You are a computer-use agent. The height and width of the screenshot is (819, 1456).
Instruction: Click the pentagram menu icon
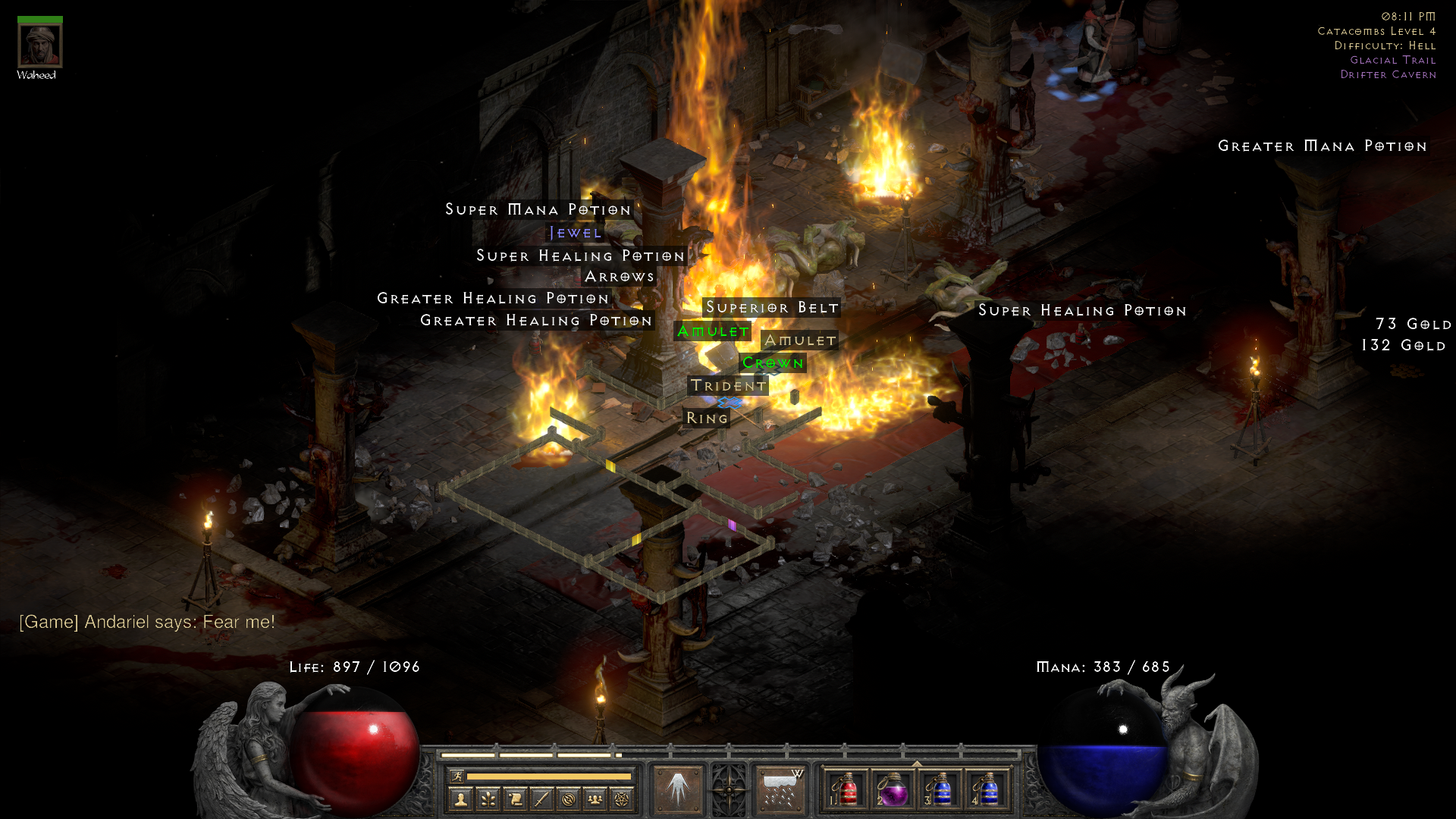pyautogui.click(x=623, y=799)
